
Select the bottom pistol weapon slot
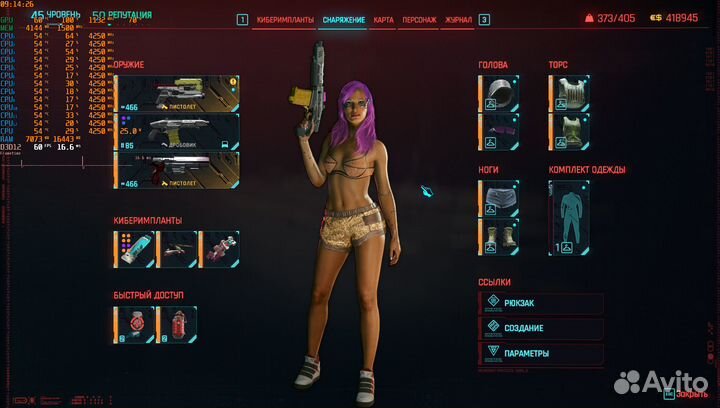[177, 168]
